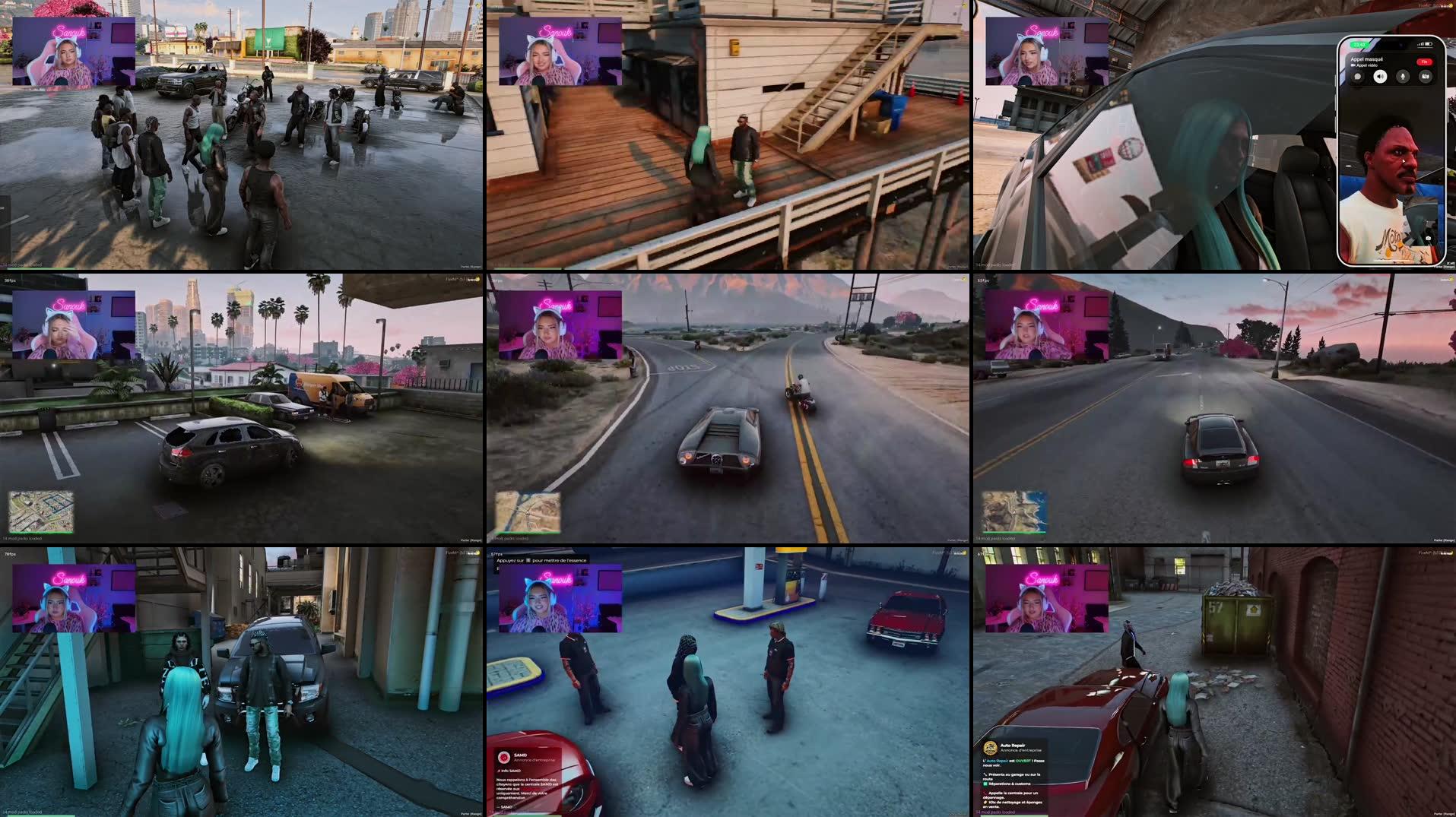
Task: Mute the microphone on the phone call screen
Action: coord(1403,76)
